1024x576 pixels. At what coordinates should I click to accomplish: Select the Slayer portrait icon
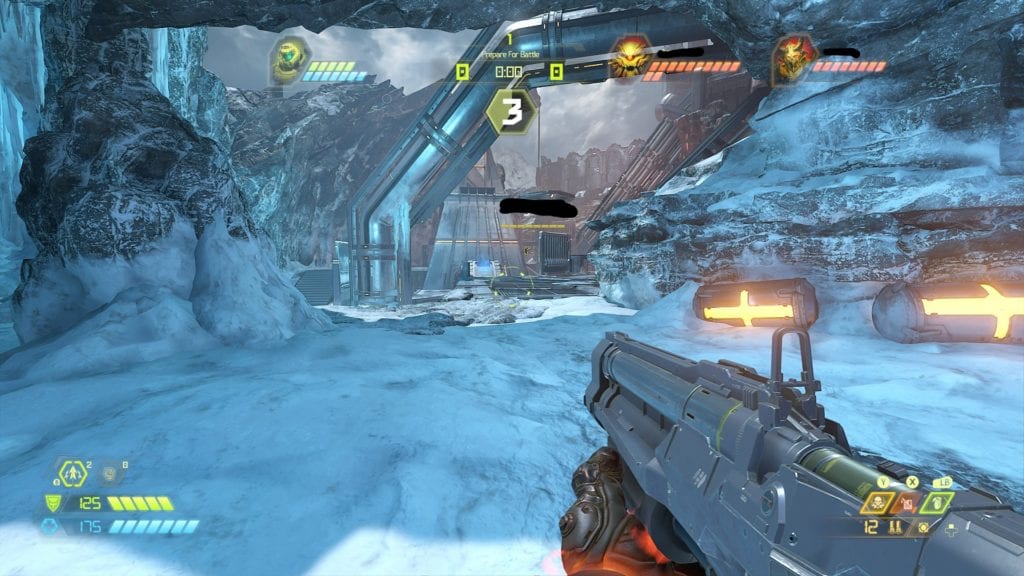(287, 62)
